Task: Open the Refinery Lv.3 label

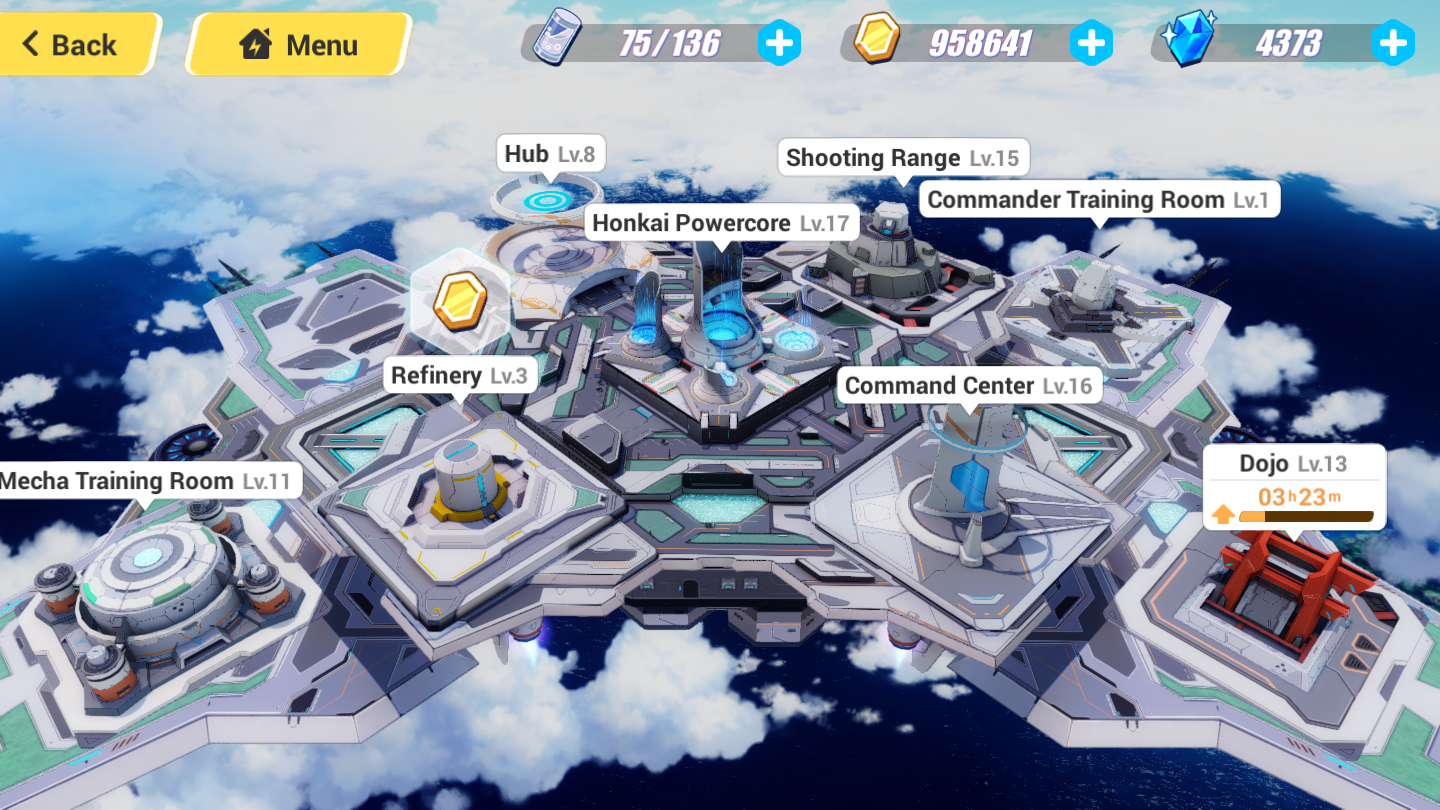Action: coord(459,376)
